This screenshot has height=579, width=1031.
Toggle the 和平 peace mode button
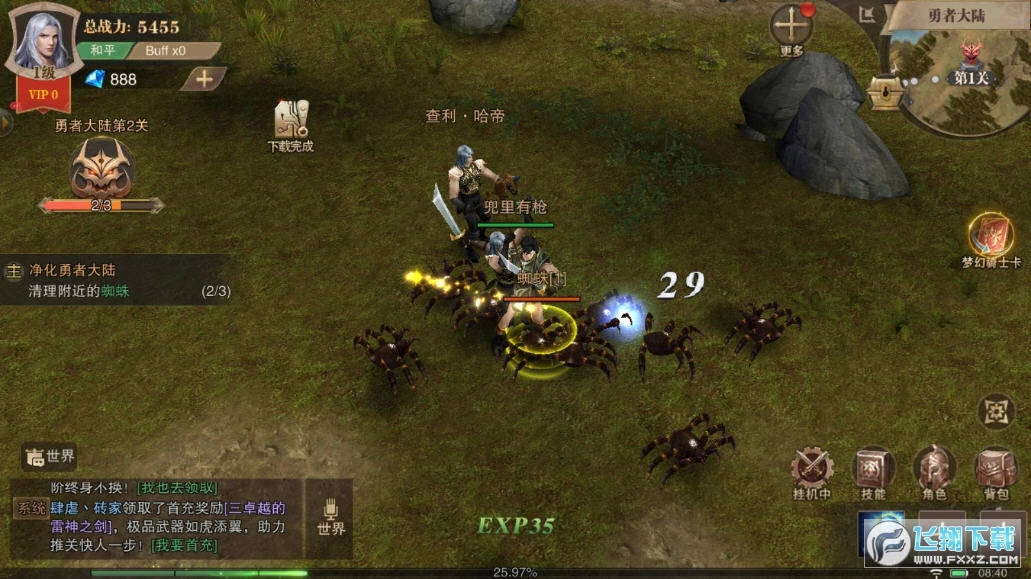coord(102,50)
